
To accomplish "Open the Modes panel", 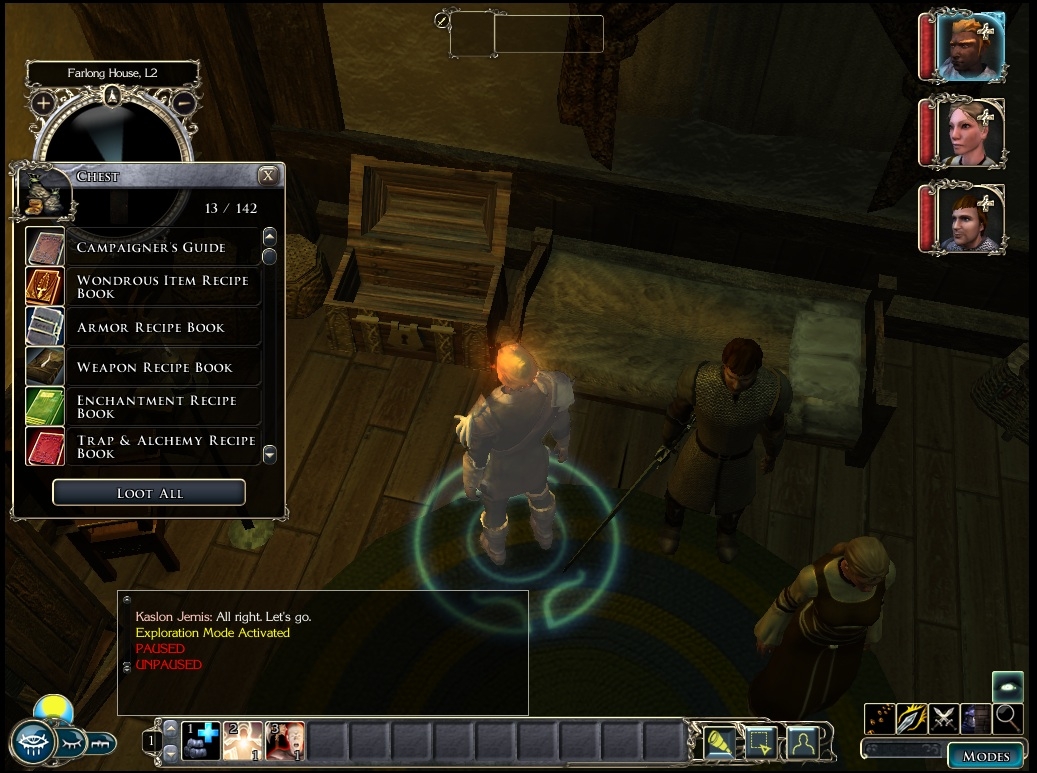I will (986, 756).
